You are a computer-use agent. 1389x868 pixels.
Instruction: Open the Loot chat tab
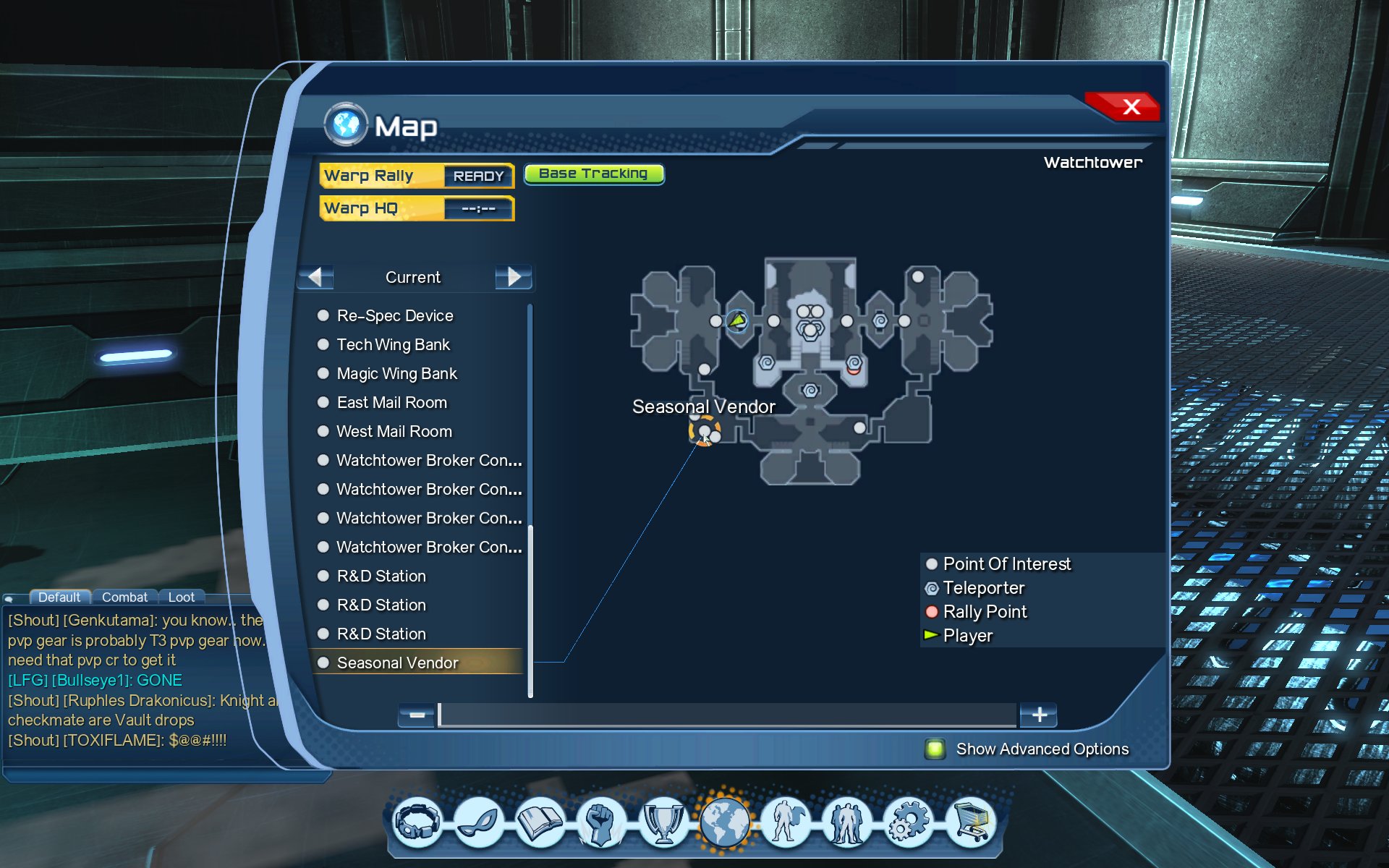click(181, 597)
